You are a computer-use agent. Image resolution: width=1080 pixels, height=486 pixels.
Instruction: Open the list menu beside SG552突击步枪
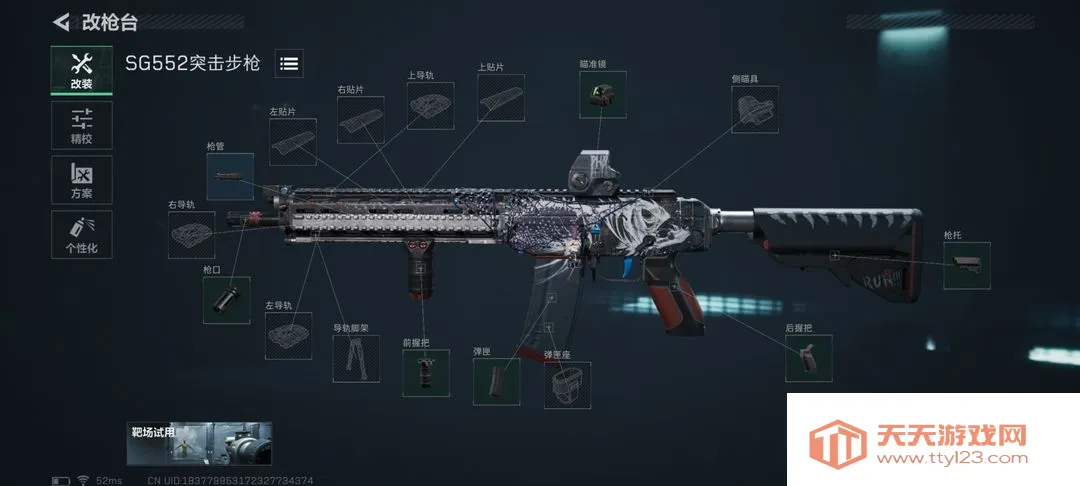289,64
